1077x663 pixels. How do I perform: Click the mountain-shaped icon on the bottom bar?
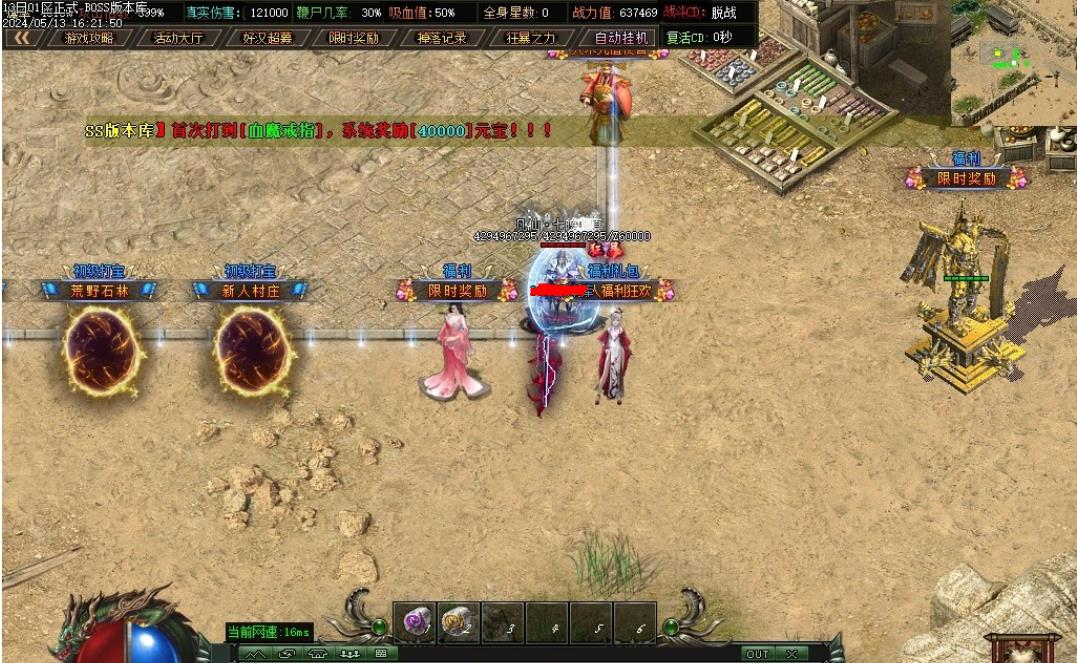[x=257, y=654]
